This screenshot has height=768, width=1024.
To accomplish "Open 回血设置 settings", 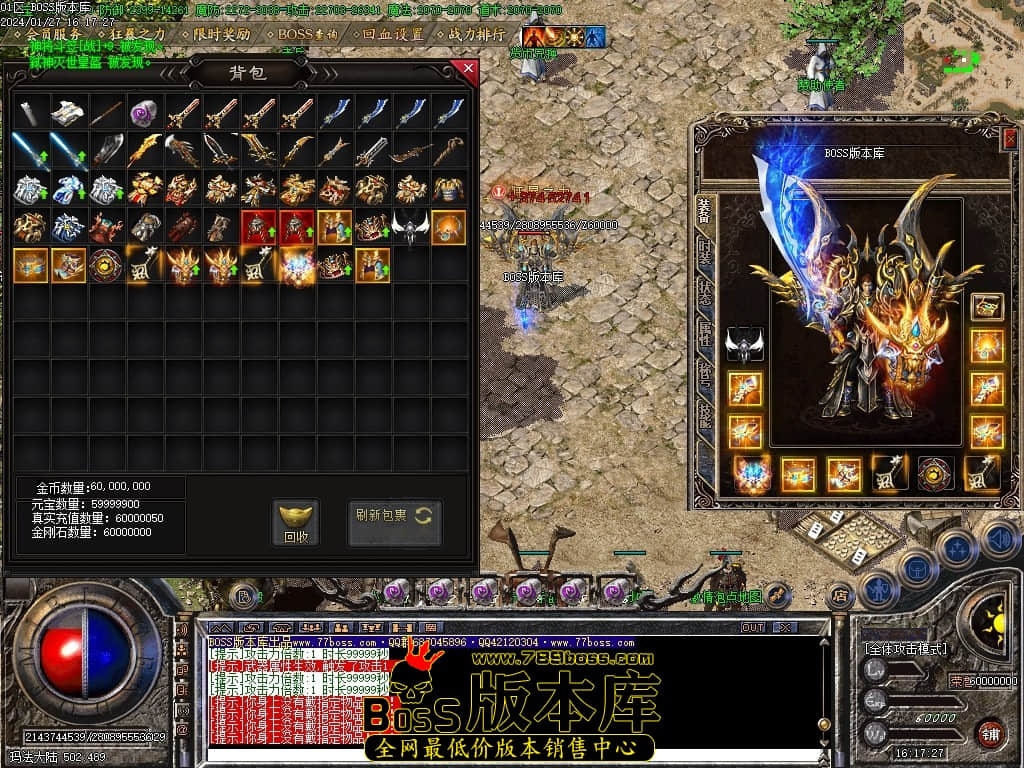I will coord(392,34).
